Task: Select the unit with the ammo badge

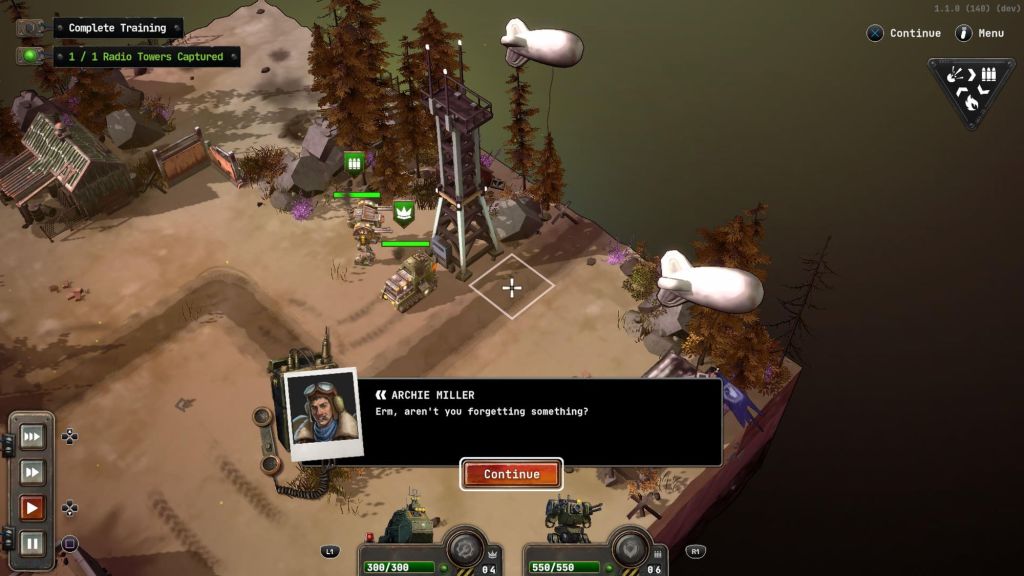Action: [365, 225]
